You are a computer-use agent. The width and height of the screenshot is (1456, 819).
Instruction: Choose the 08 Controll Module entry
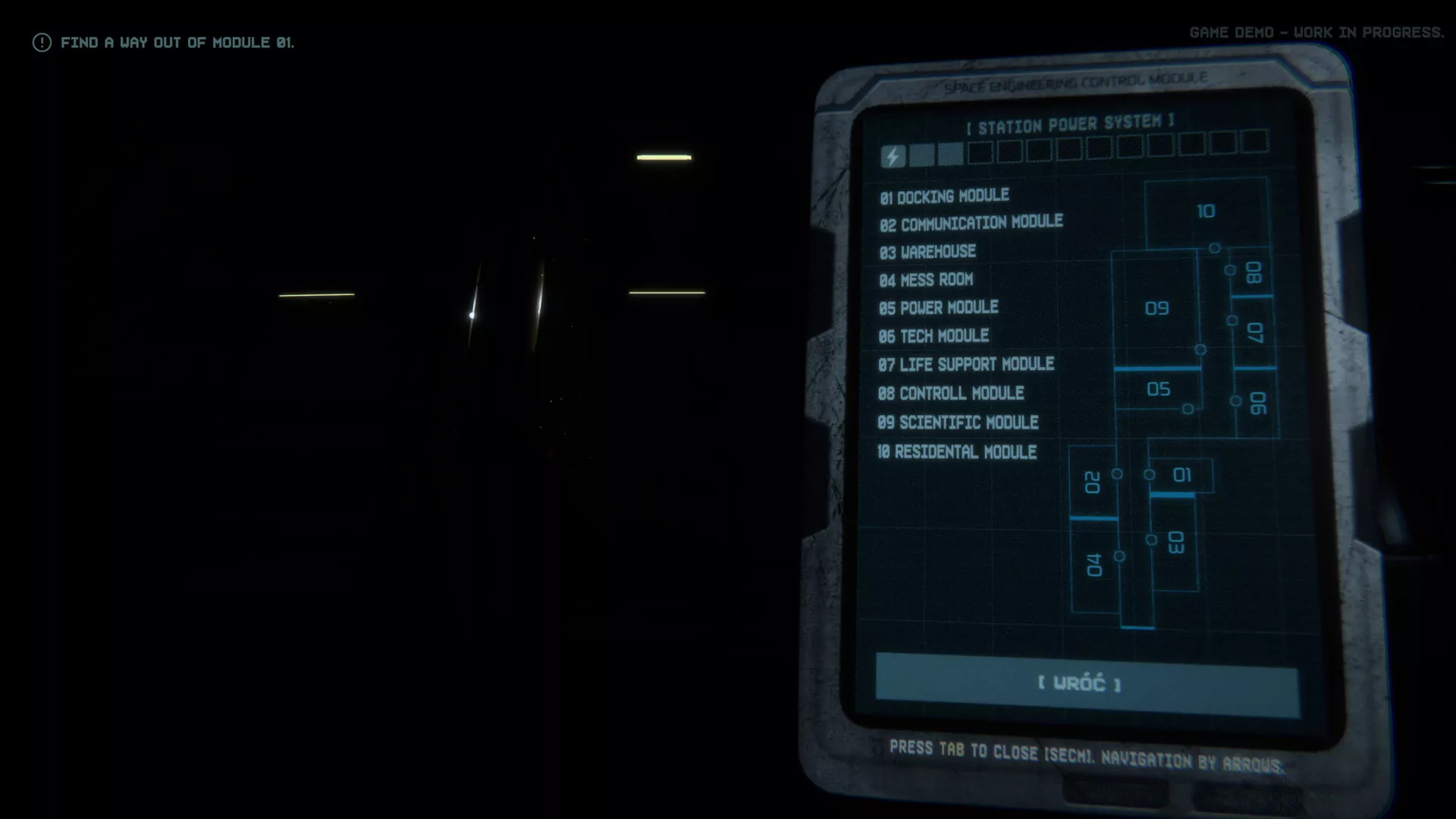951,394
